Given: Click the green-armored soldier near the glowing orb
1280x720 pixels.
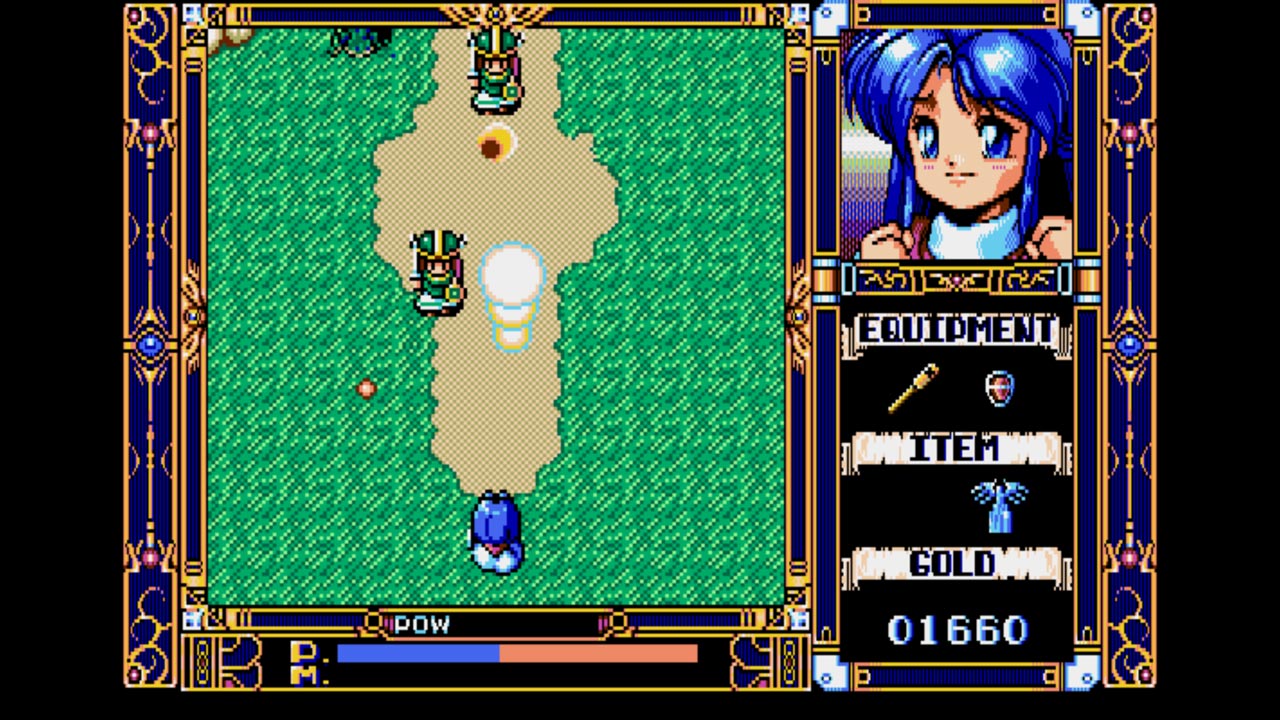Looking at the screenshot, I should [x=437, y=272].
